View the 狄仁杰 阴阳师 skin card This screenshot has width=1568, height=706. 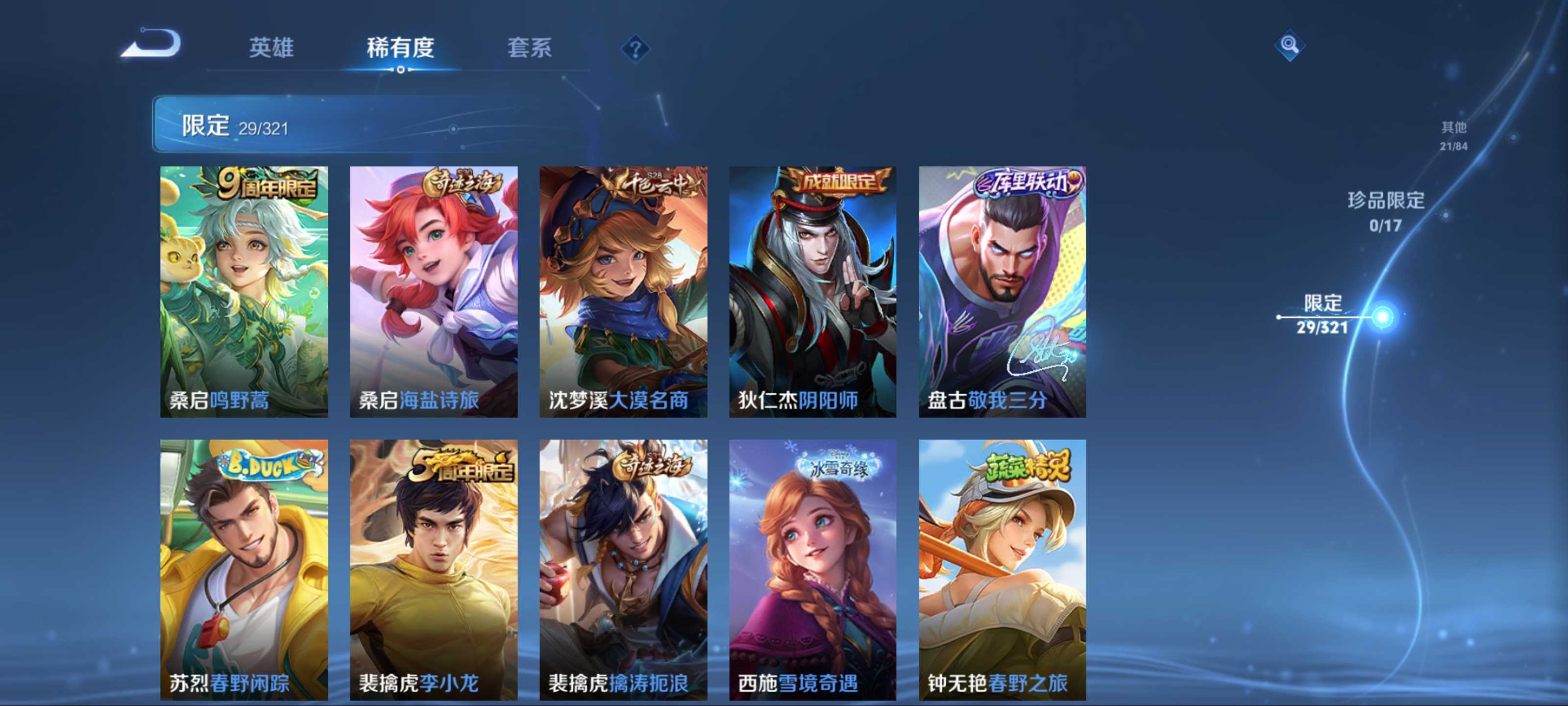pyautogui.click(x=812, y=292)
